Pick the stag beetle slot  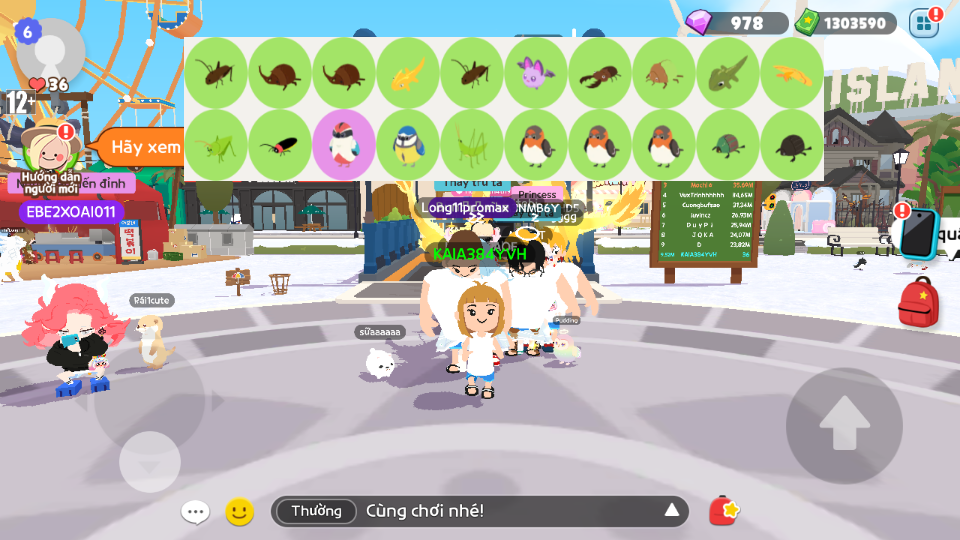600,73
